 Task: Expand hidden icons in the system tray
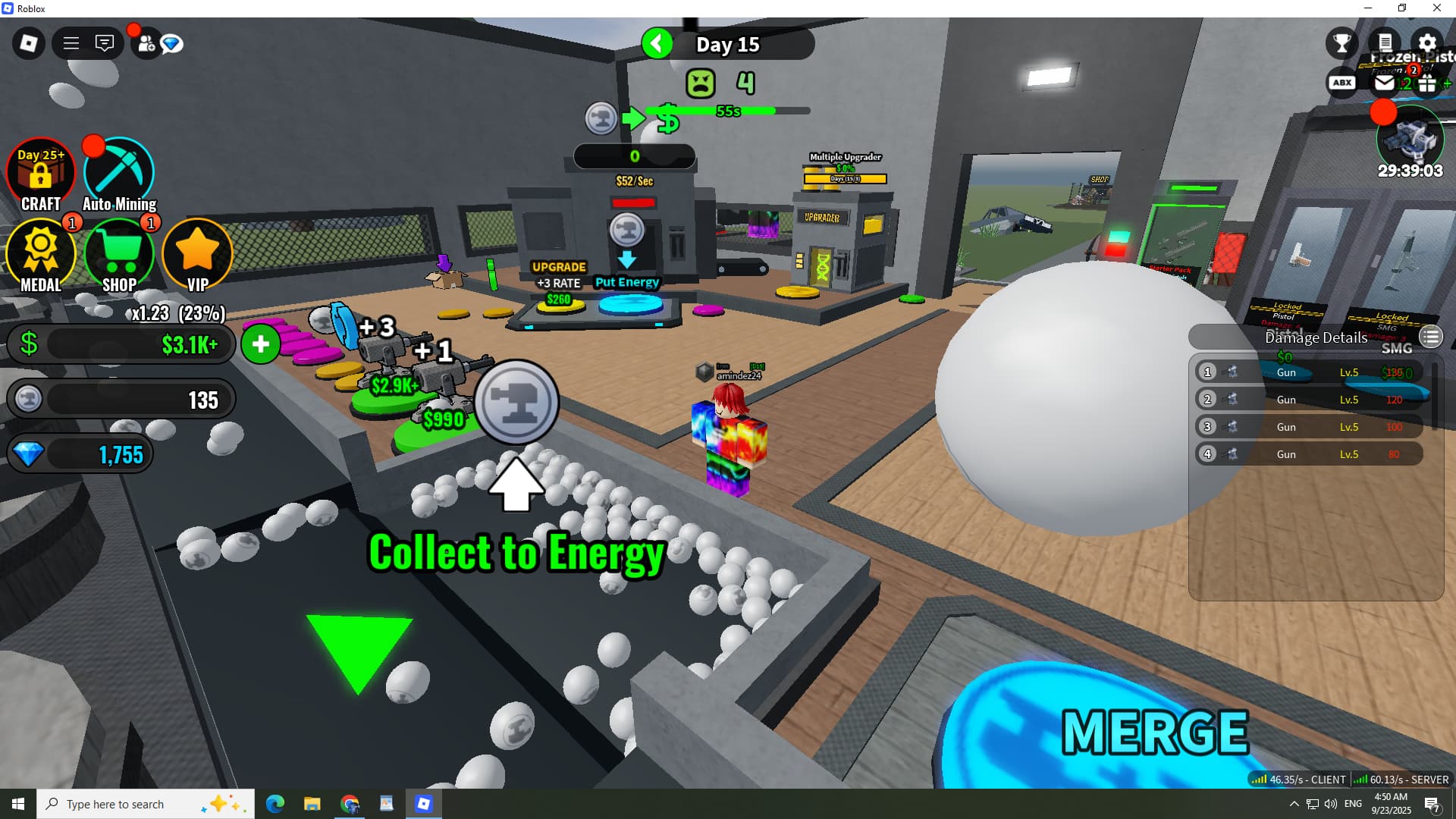point(1294,804)
